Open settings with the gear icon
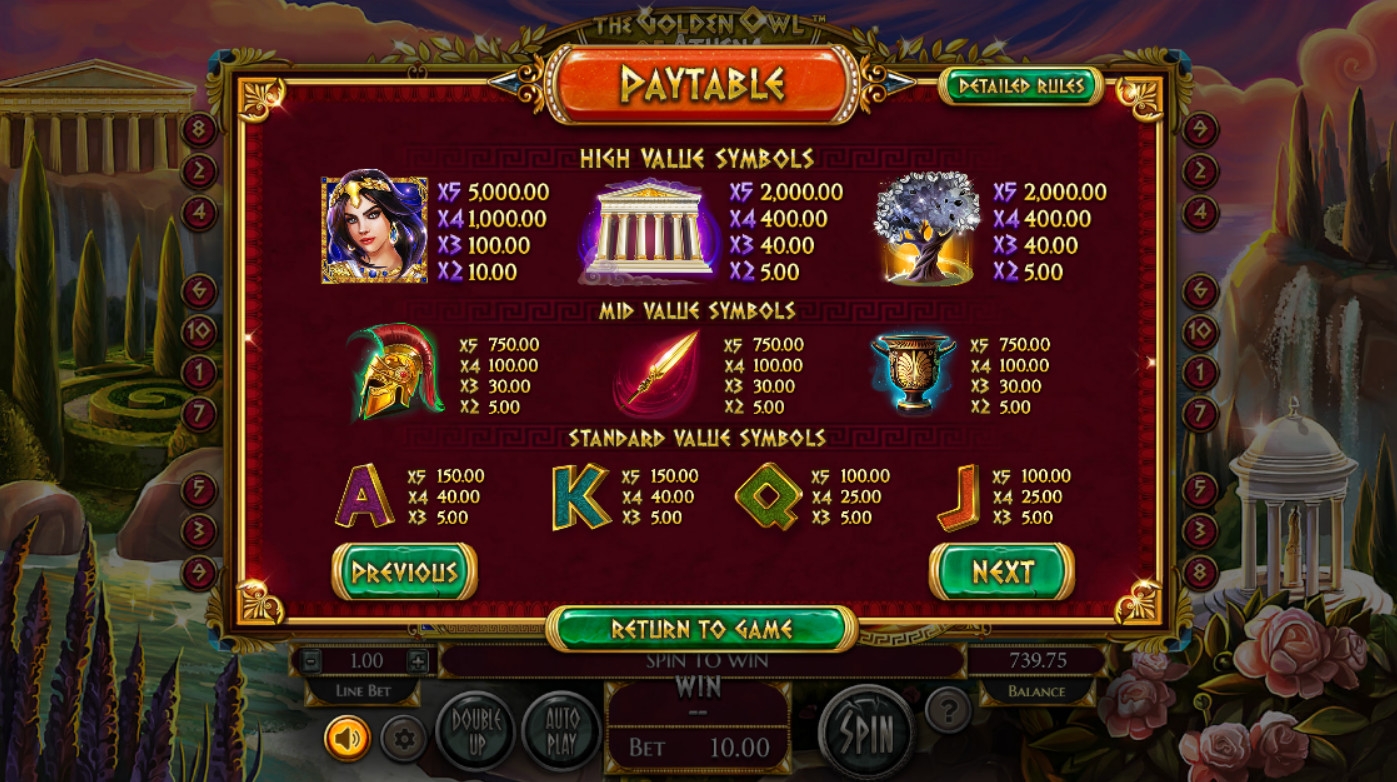The width and height of the screenshot is (1397, 782). 404,740
